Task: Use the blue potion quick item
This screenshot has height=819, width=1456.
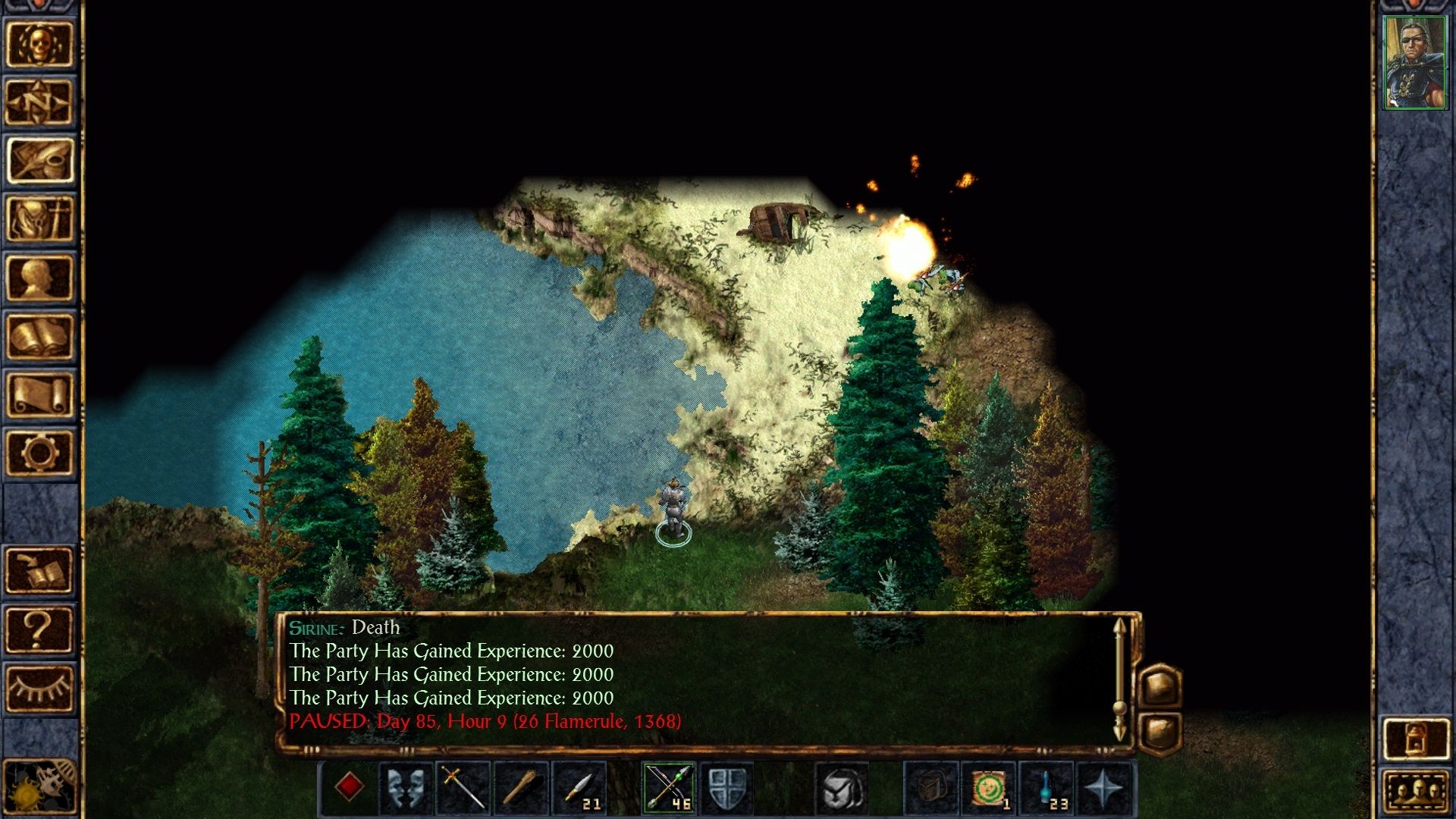Action: pyautogui.click(x=1046, y=787)
